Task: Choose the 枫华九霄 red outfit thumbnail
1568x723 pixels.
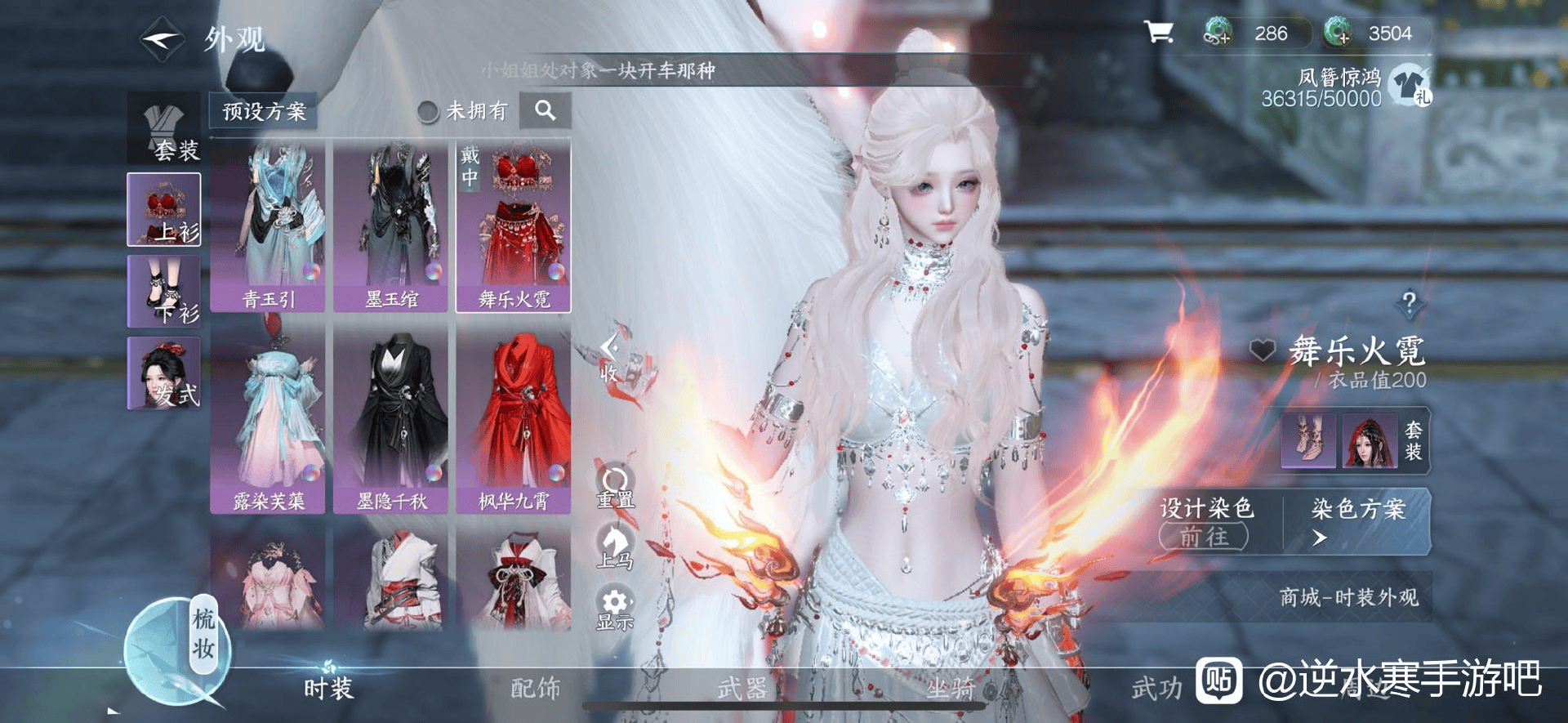Action: [513, 421]
